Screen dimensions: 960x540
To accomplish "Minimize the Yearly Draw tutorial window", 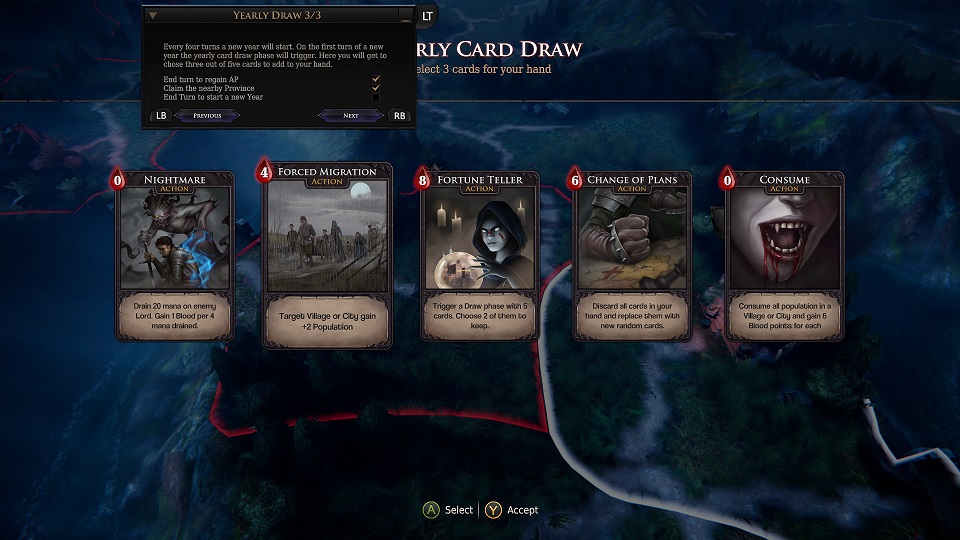I will pos(404,17).
